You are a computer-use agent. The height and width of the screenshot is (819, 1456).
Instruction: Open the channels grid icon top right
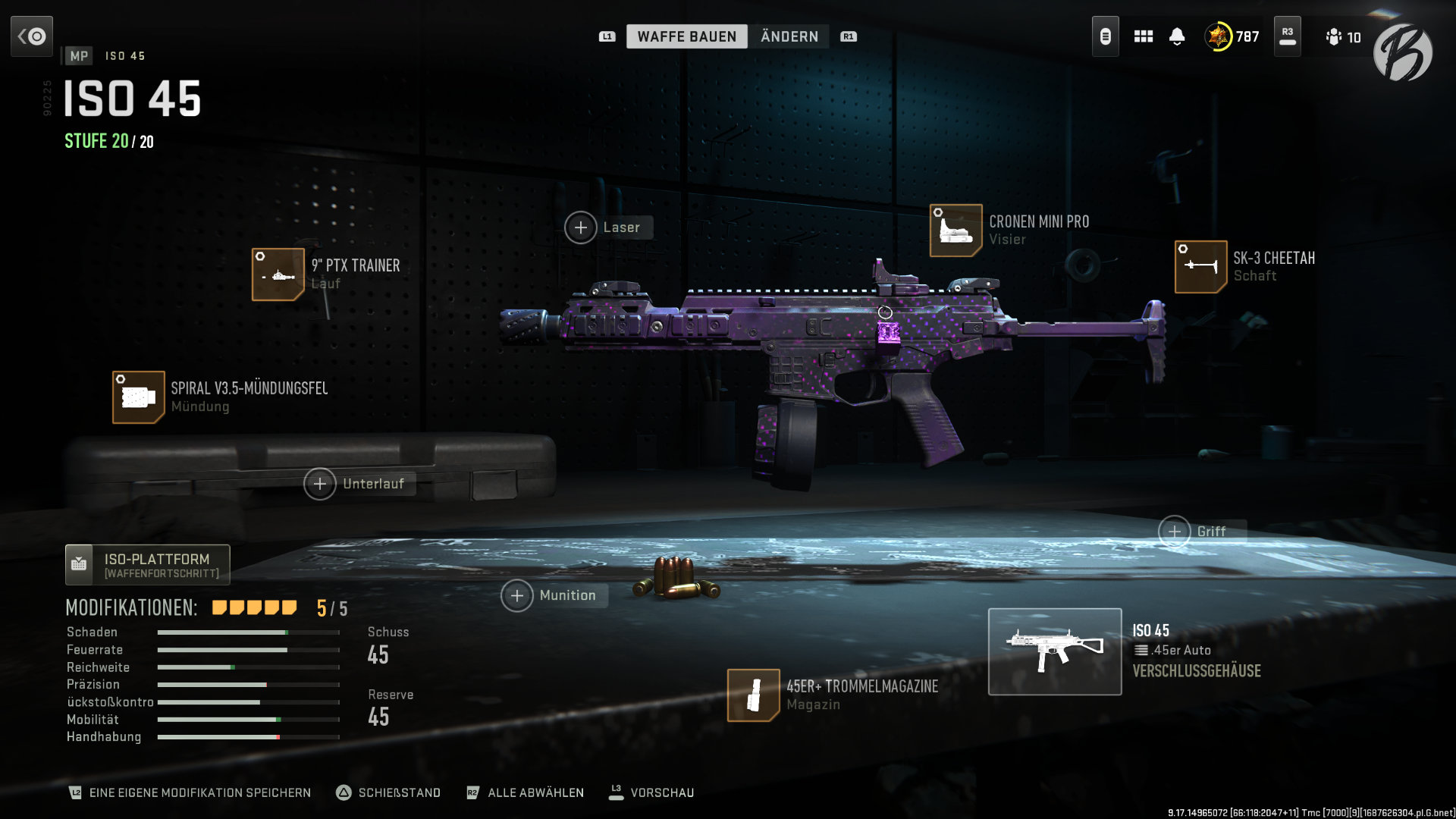pyautogui.click(x=1143, y=36)
